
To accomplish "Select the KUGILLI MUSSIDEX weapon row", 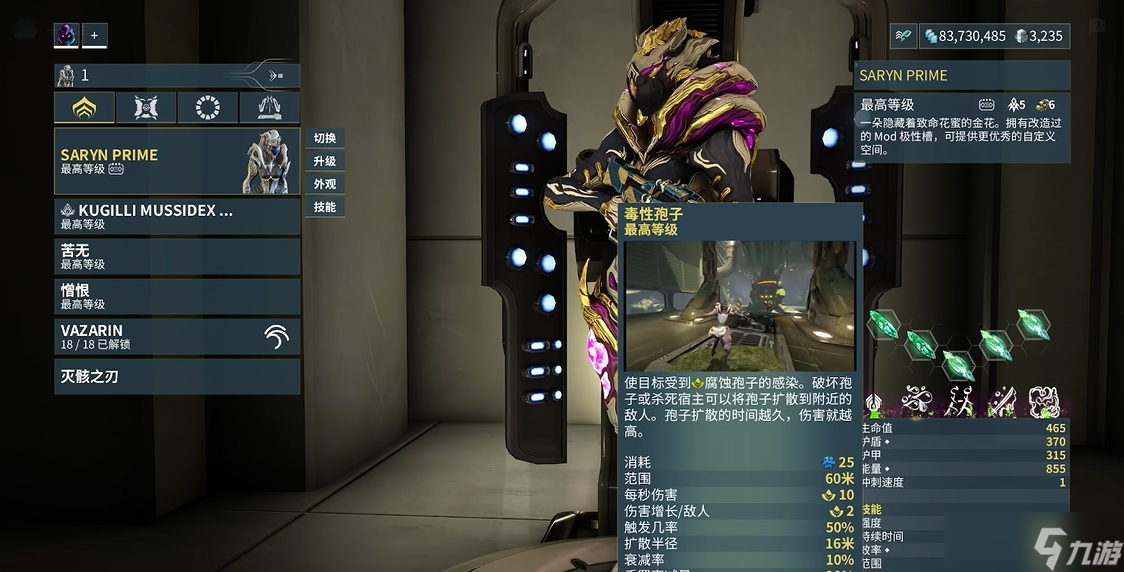I will coord(176,216).
